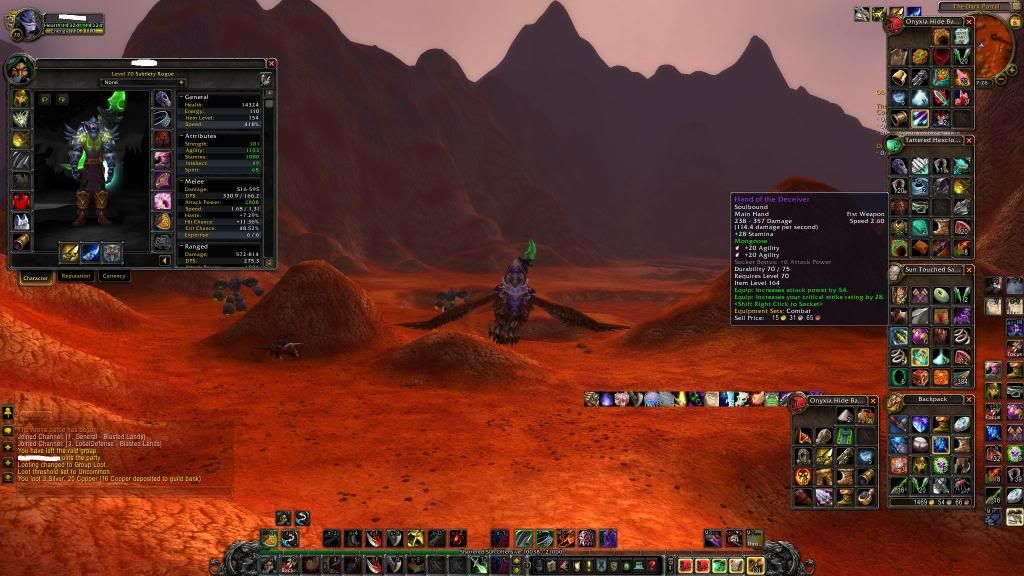Close the Sun Touched Satchel bag
This screenshot has width=1024, height=576.
(968, 270)
